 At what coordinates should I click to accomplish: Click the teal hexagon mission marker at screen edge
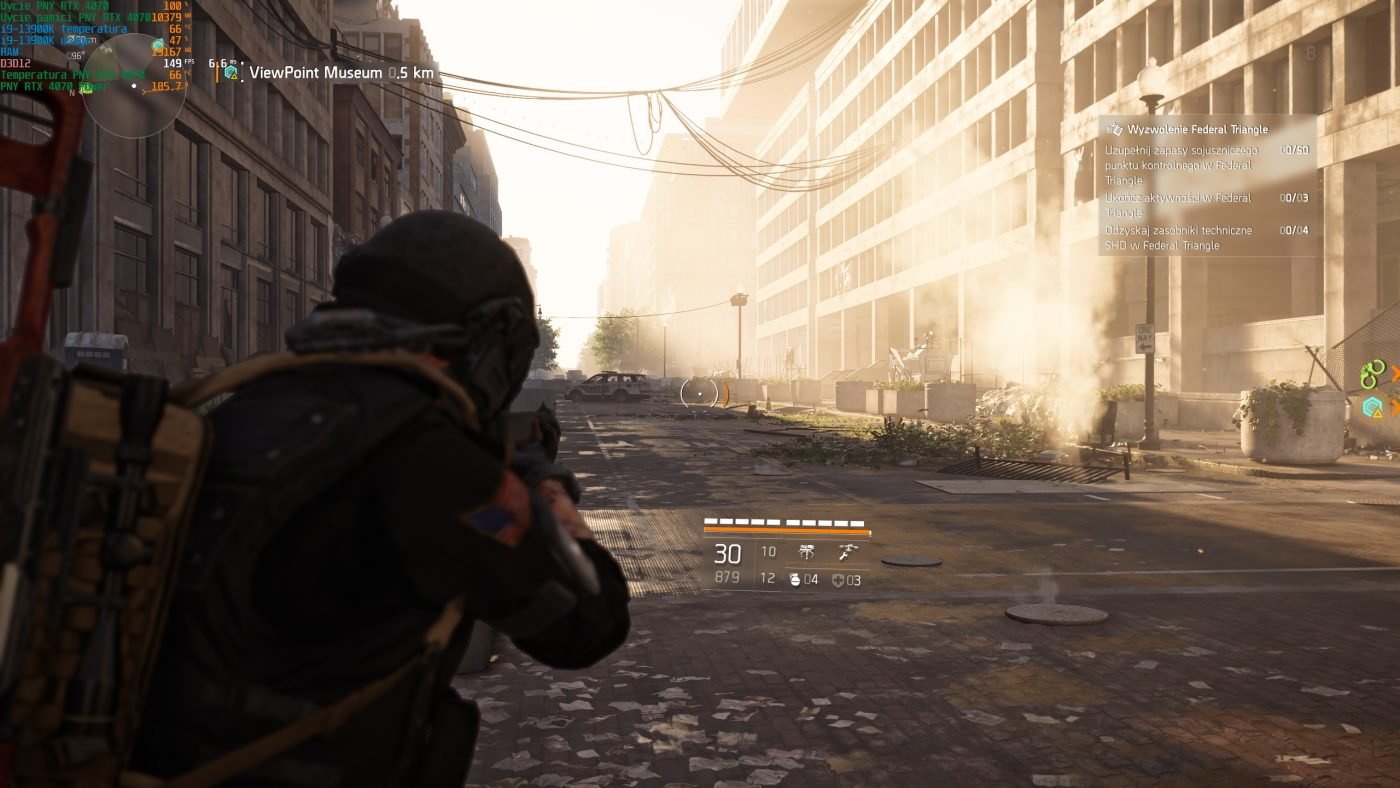click(1373, 407)
